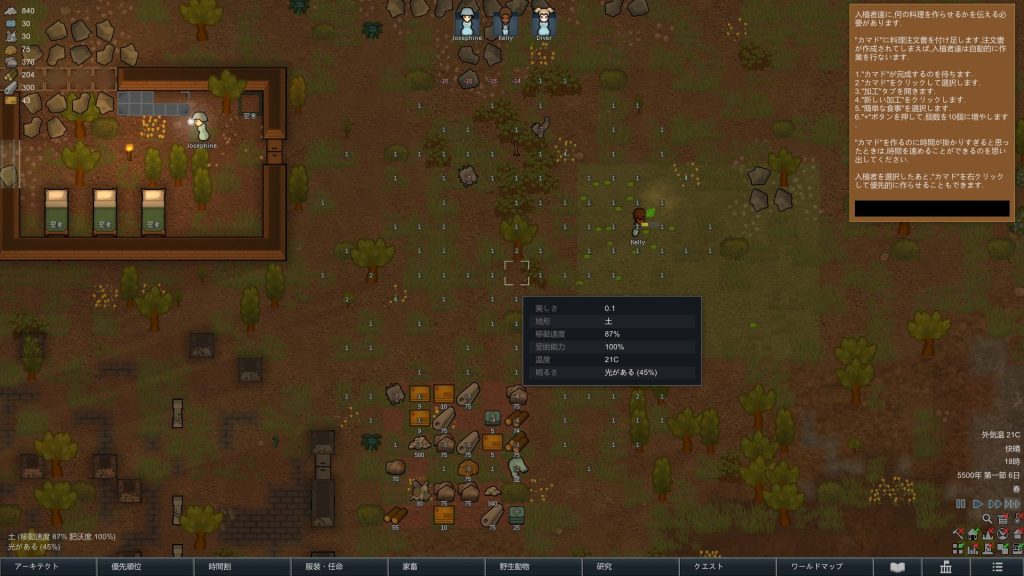This screenshot has width=1024, height=576.
Task: Open the history book icon tab
Action: pyautogui.click(x=898, y=567)
